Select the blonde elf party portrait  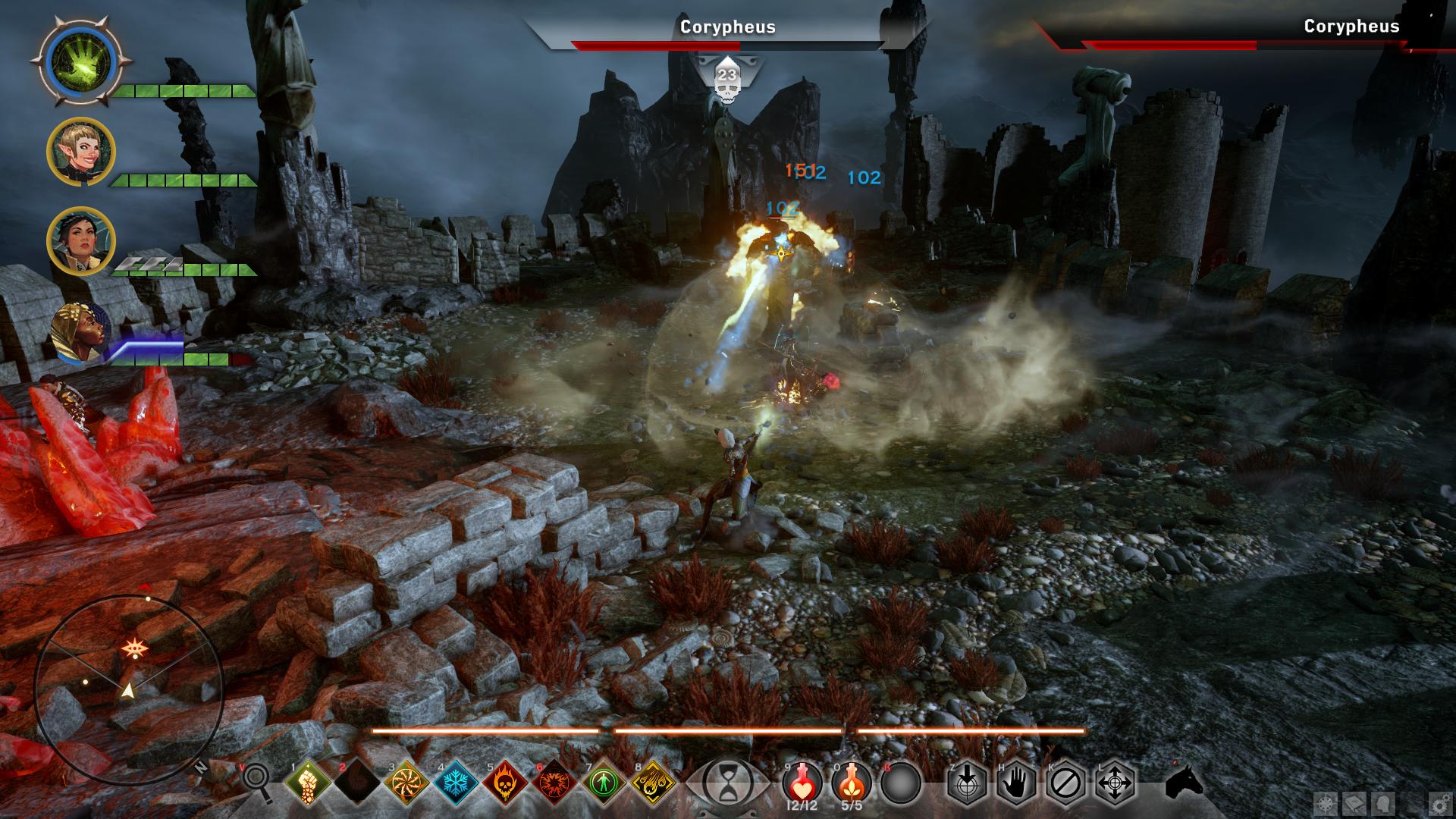tap(81, 152)
